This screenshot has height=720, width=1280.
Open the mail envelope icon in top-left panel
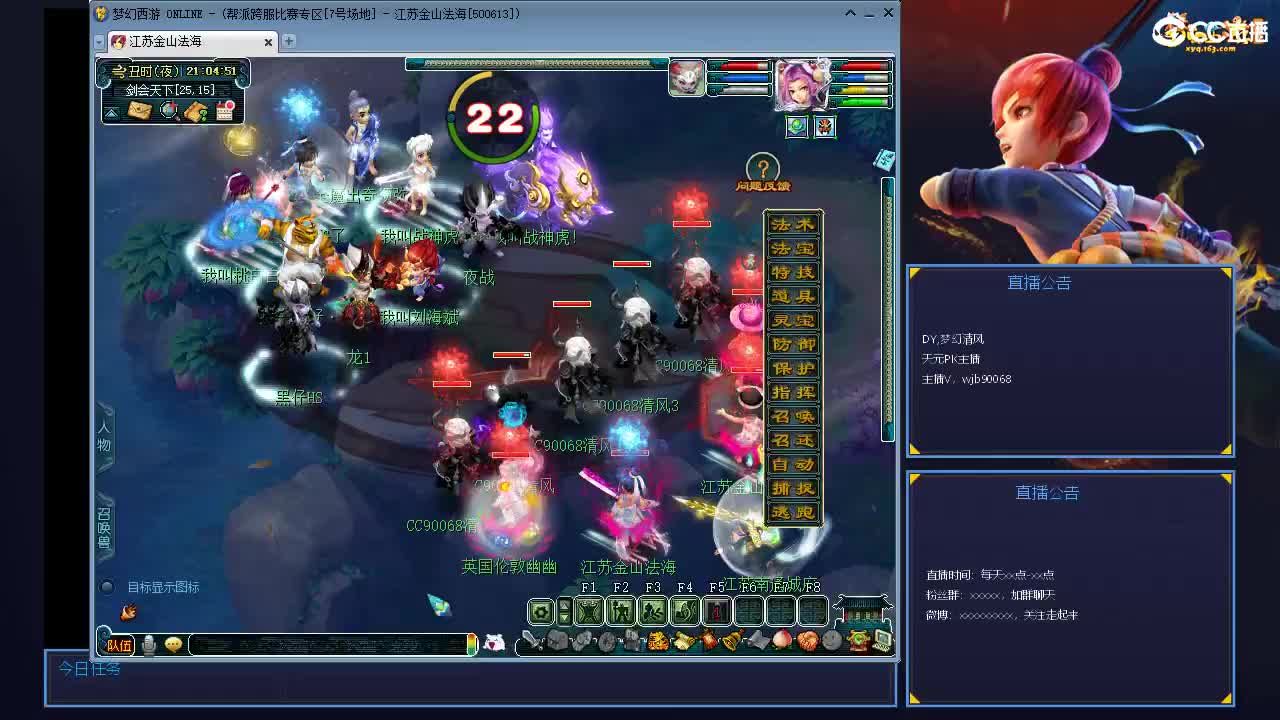[140, 110]
